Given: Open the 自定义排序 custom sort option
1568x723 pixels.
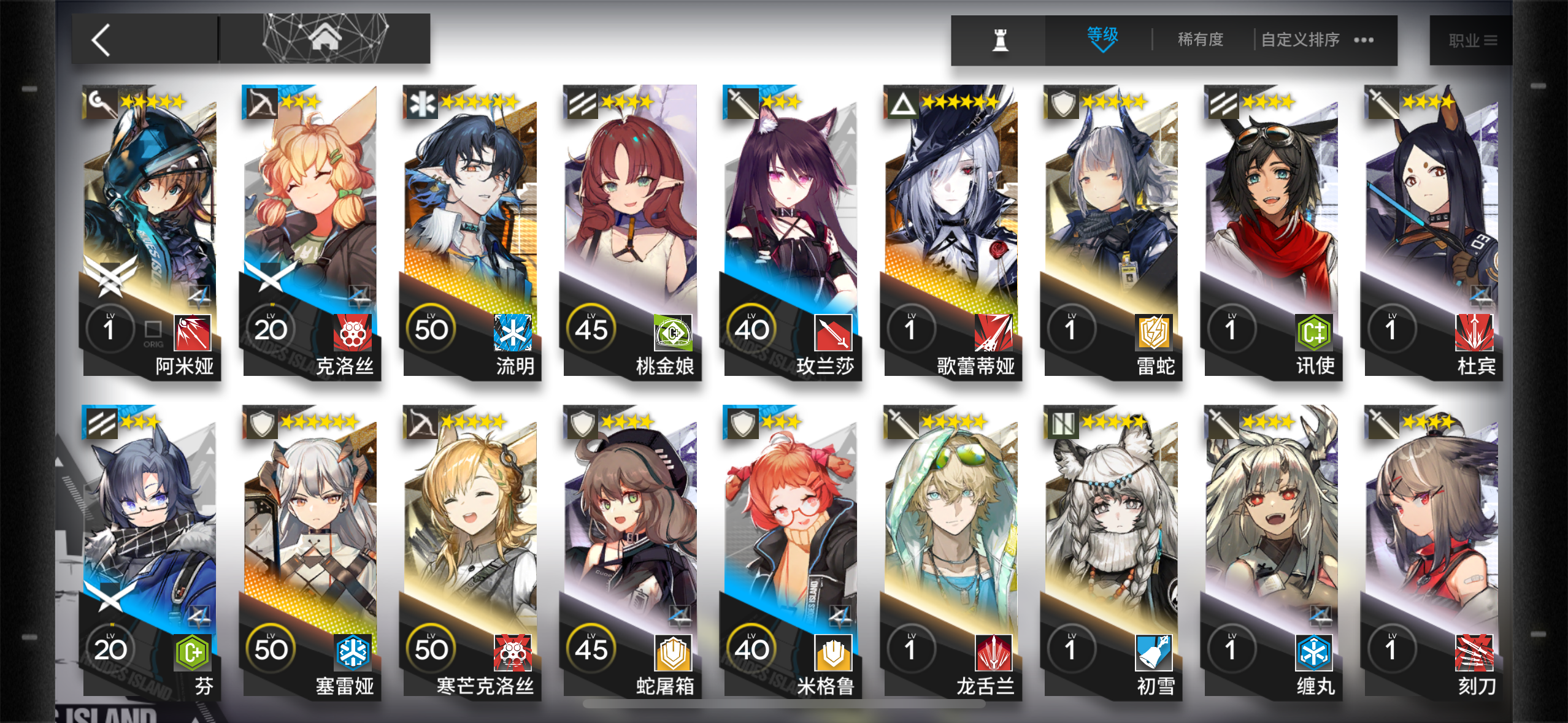Looking at the screenshot, I should [1299, 39].
